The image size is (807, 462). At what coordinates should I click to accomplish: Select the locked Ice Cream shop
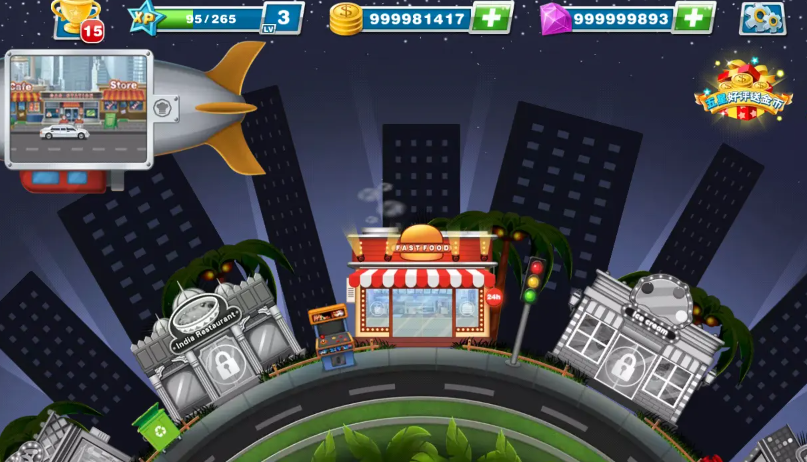click(638, 343)
